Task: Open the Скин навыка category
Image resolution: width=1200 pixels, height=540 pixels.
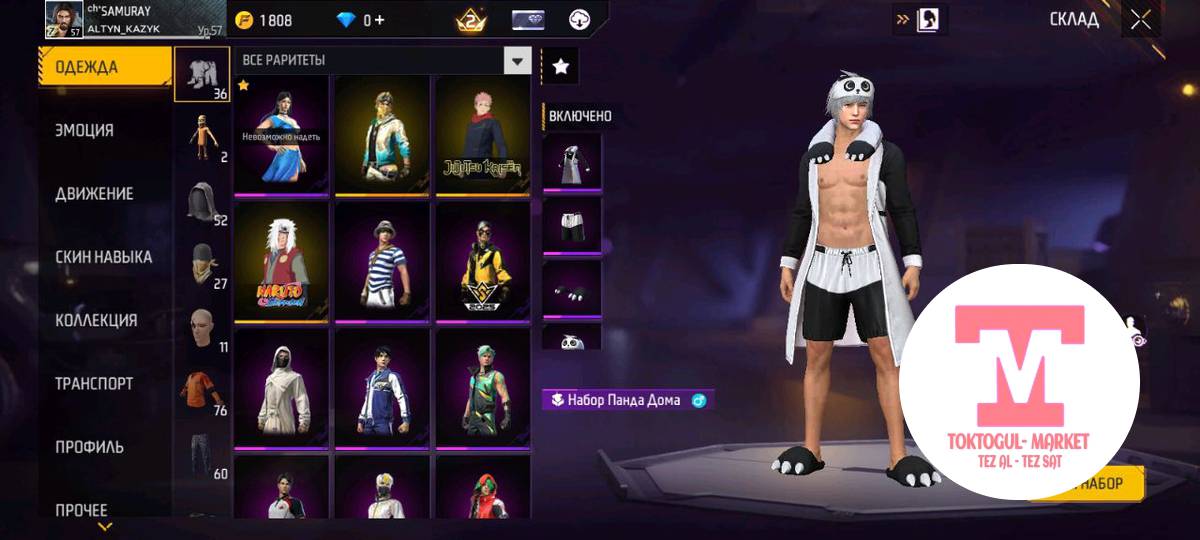Action: click(104, 257)
